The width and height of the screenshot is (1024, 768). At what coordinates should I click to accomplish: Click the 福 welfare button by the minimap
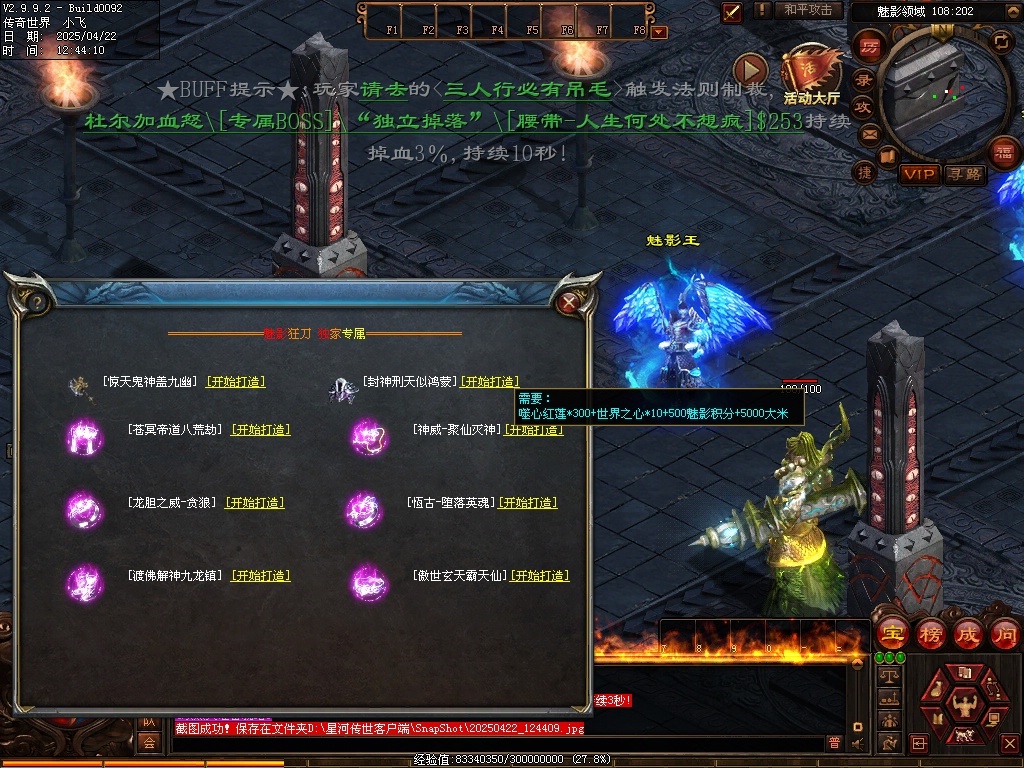coord(1003,153)
